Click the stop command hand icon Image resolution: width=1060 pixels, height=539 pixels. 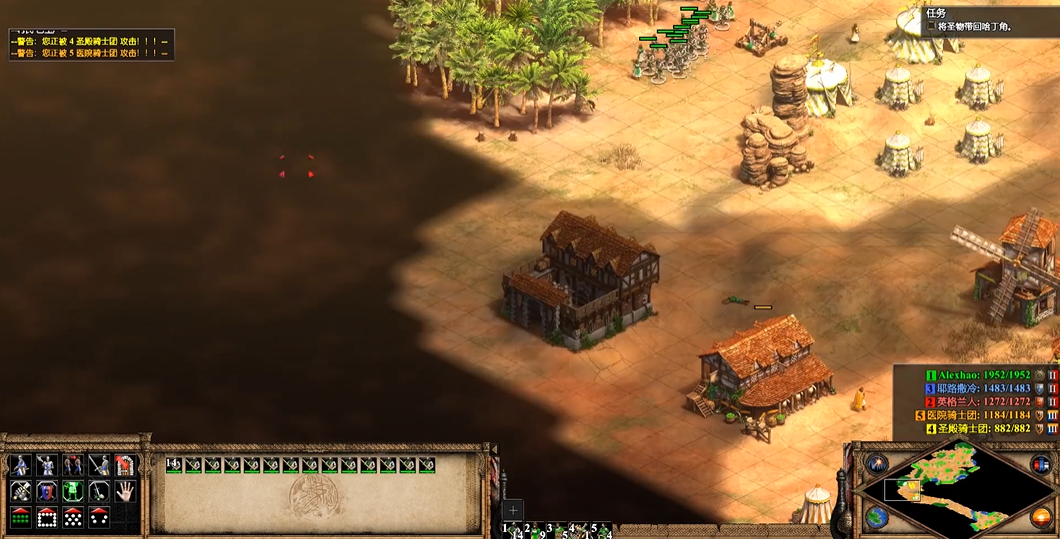[125, 491]
